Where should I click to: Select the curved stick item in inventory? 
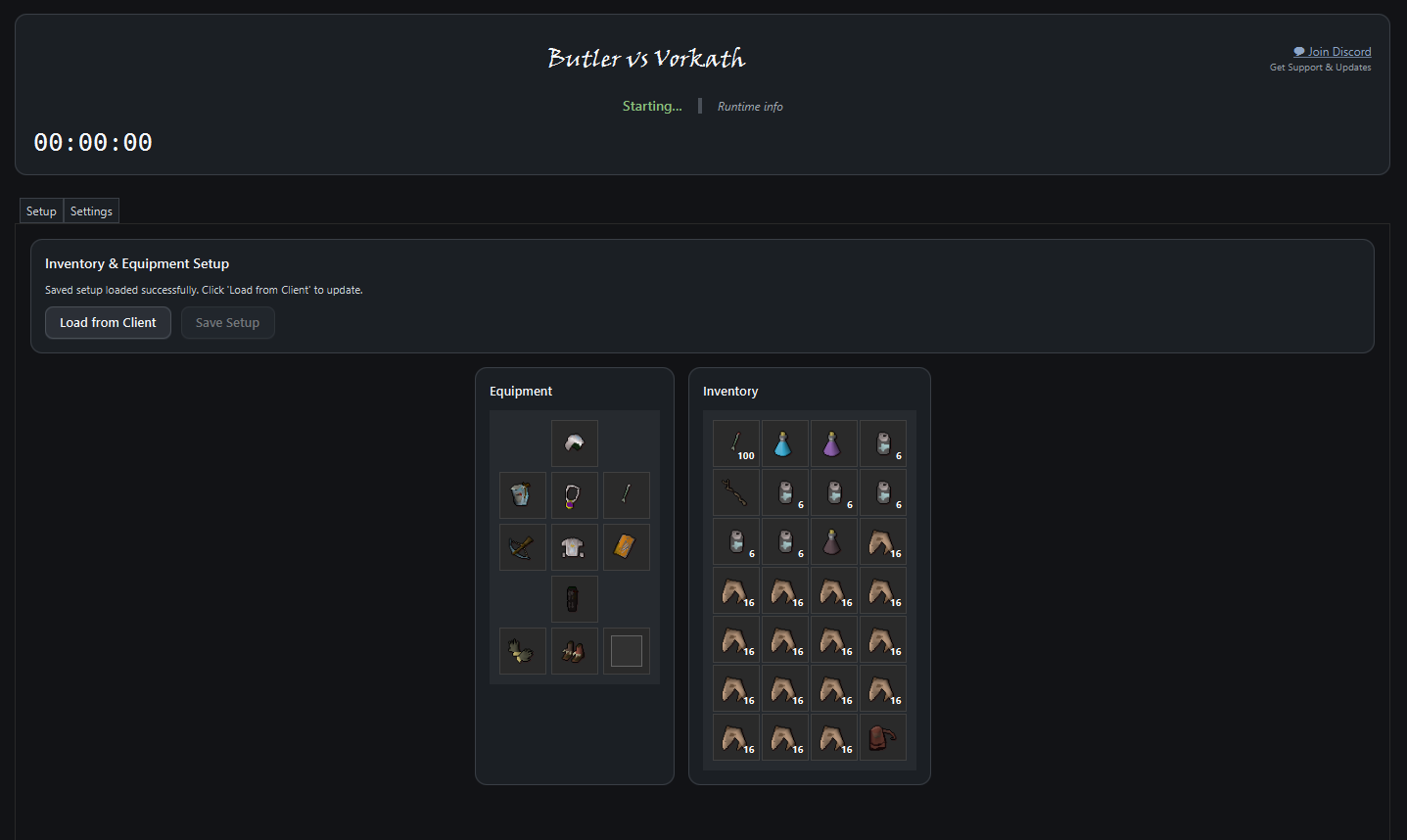pos(736,492)
